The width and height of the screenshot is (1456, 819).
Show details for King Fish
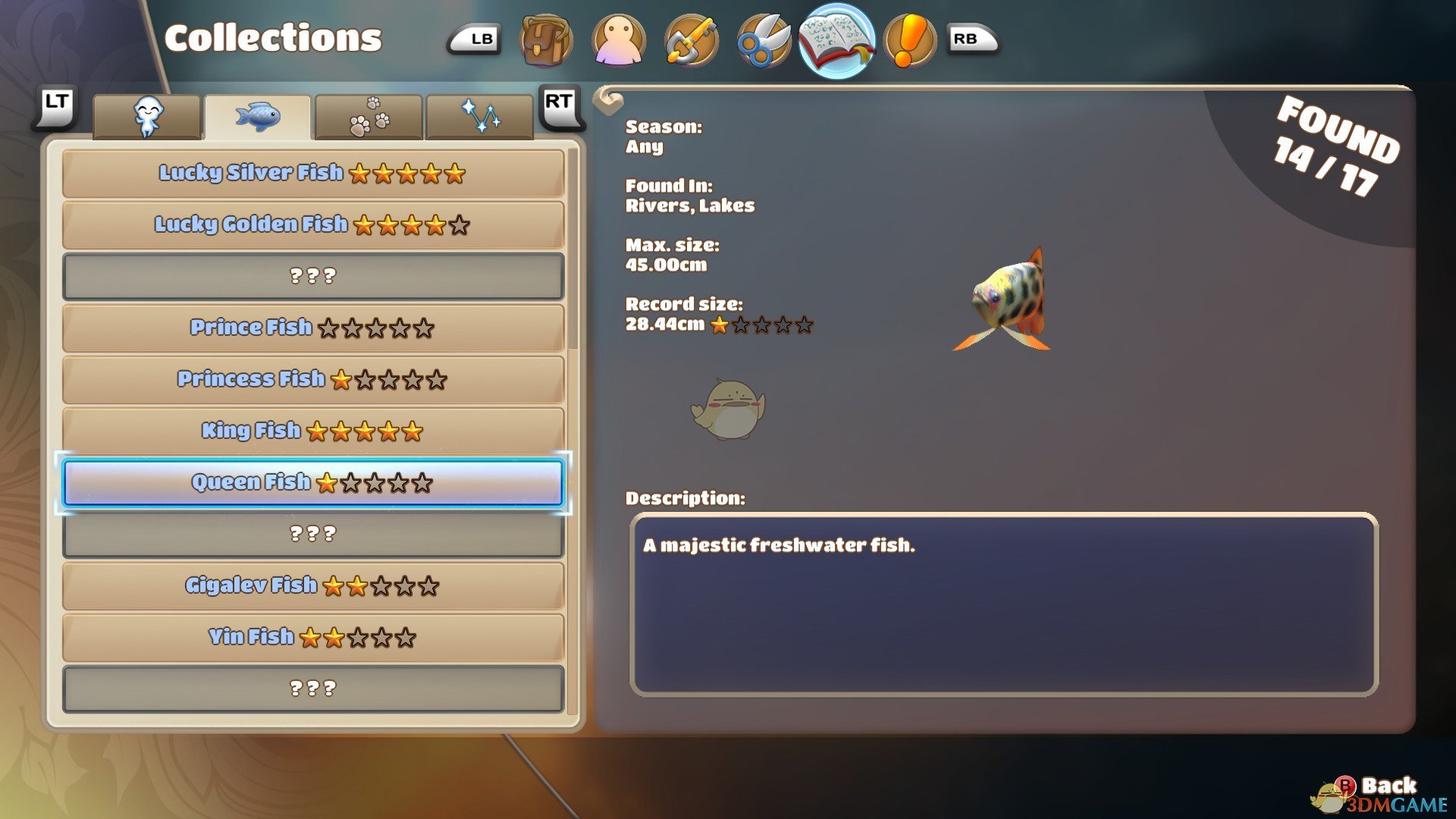pyautogui.click(x=312, y=431)
